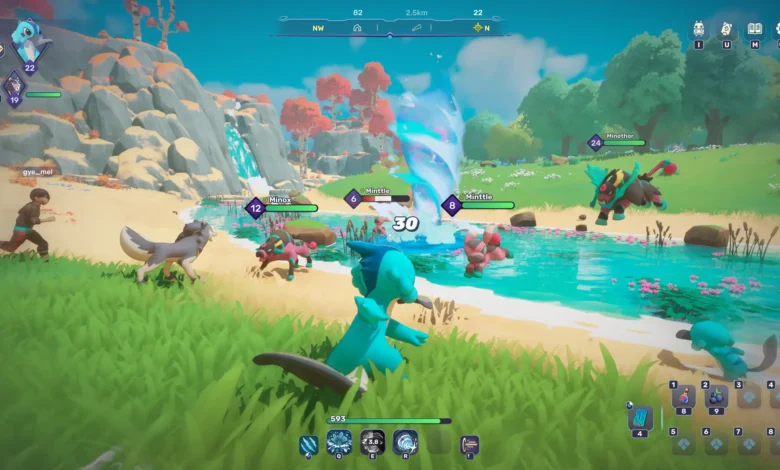Open the backpack inventory icon
Screen dimensions: 780x470
point(699,30)
